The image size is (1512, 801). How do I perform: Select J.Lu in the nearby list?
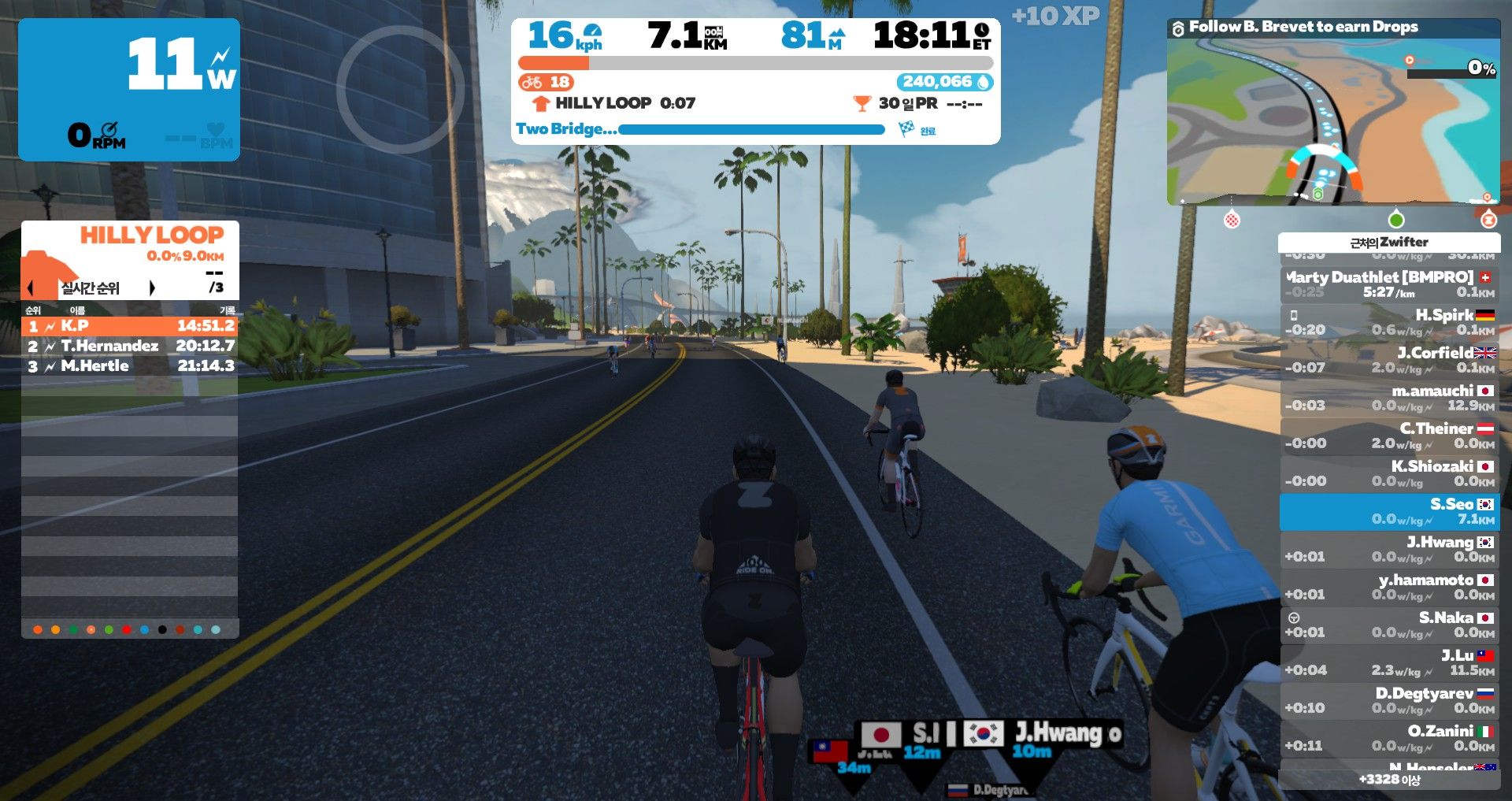tap(1389, 662)
